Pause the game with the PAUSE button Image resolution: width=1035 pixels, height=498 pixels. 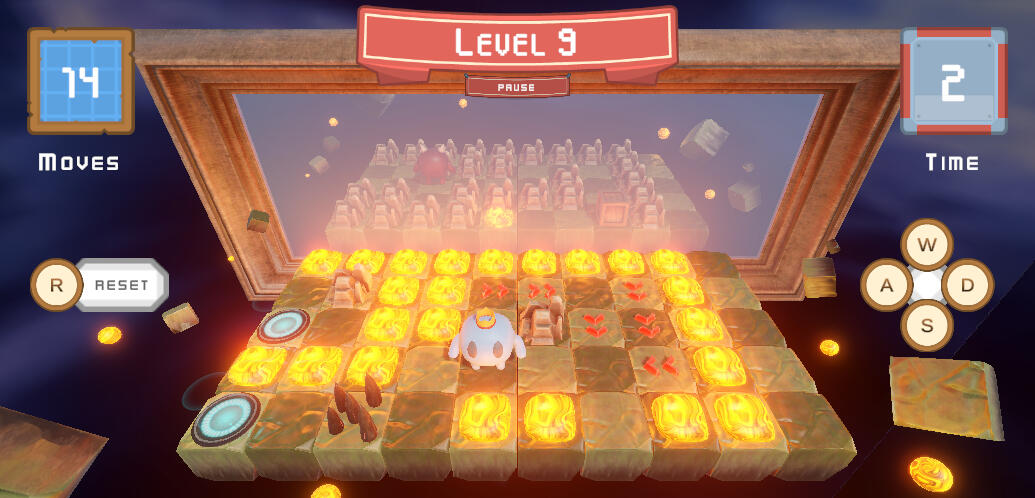[x=516, y=87]
